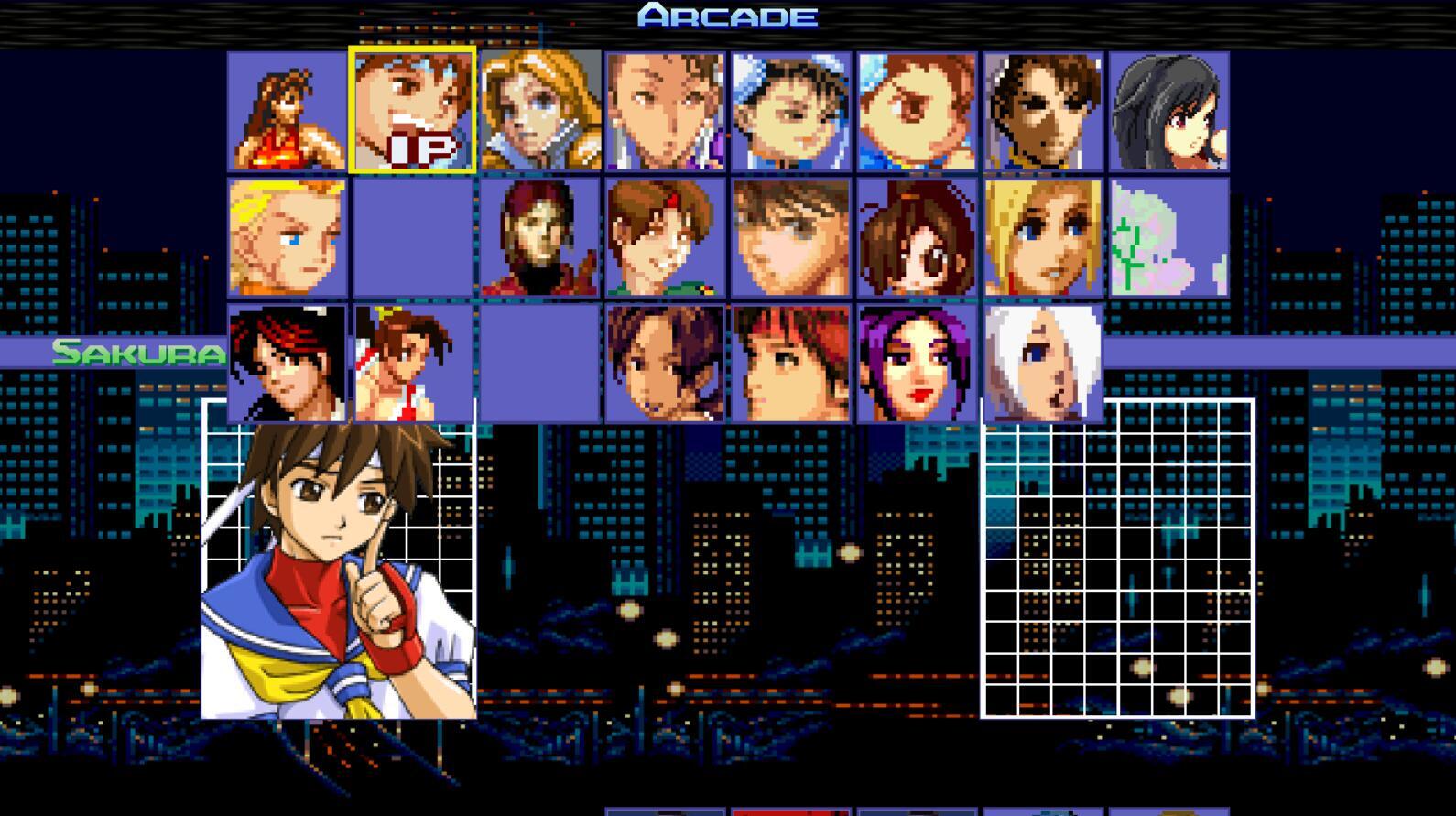
Task: Select the chibi big-eyed brown-haired girl
Action: pyautogui.click(x=918, y=237)
